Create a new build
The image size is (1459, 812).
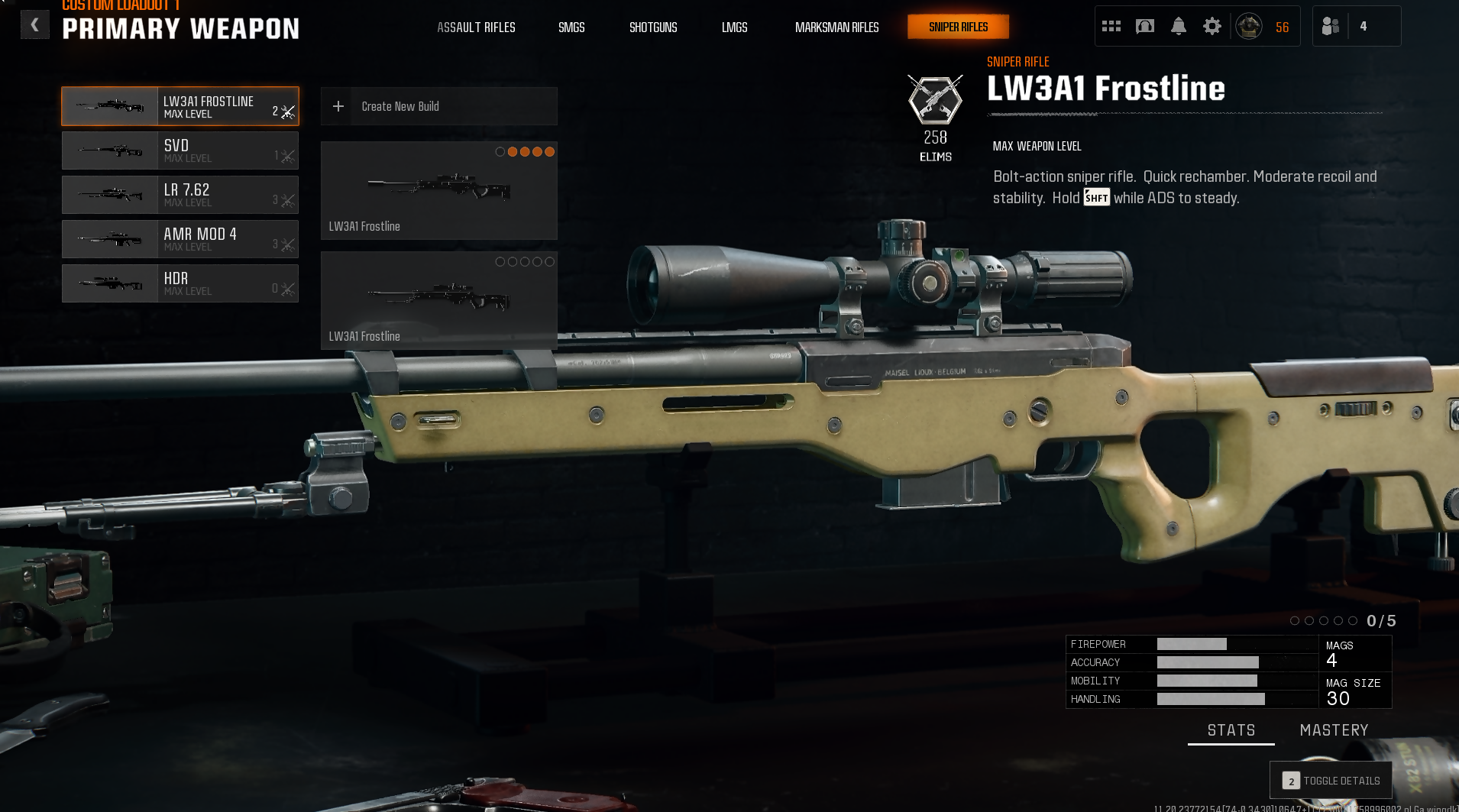(x=438, y=106)
